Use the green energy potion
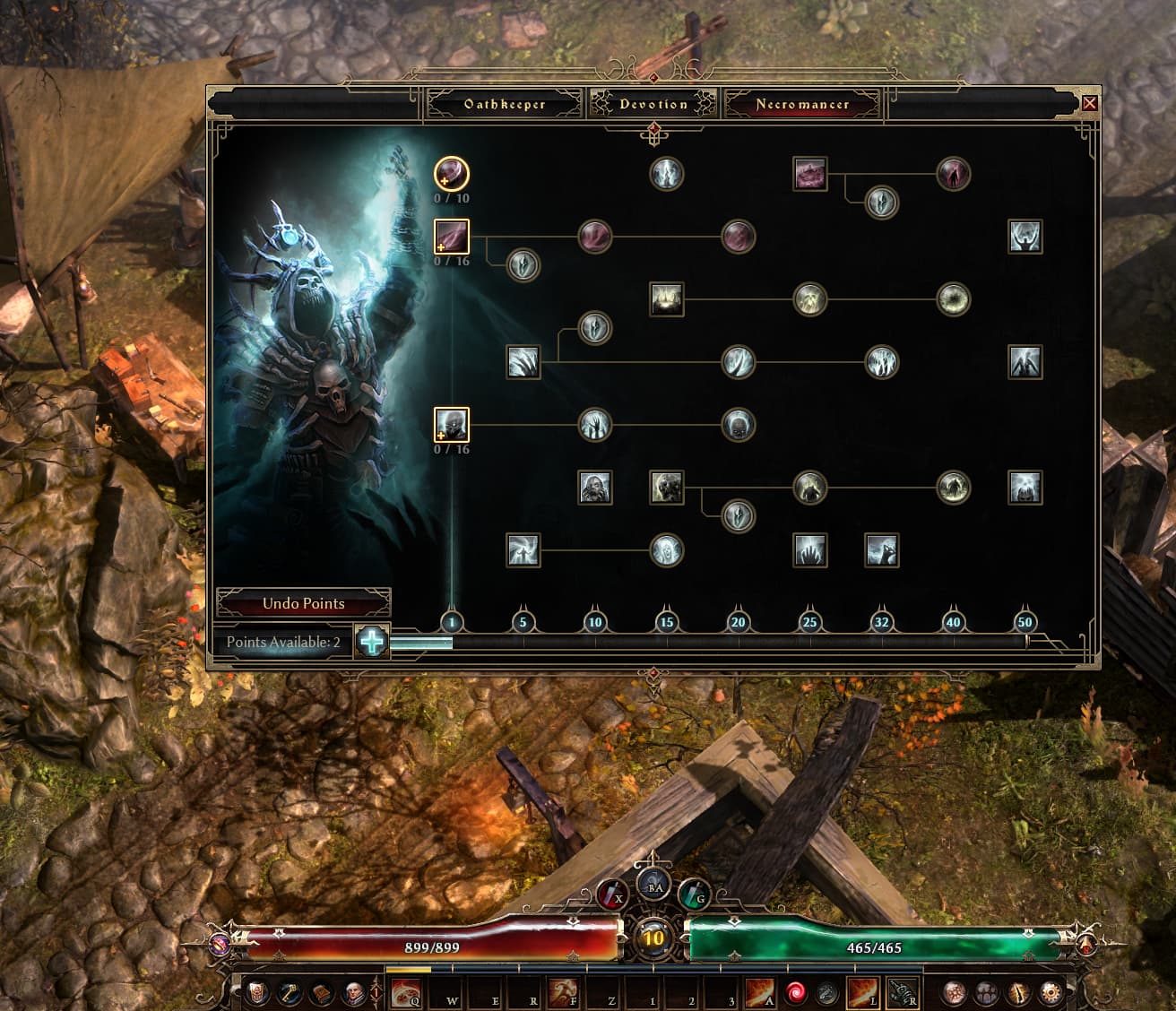 coord(693,893)
